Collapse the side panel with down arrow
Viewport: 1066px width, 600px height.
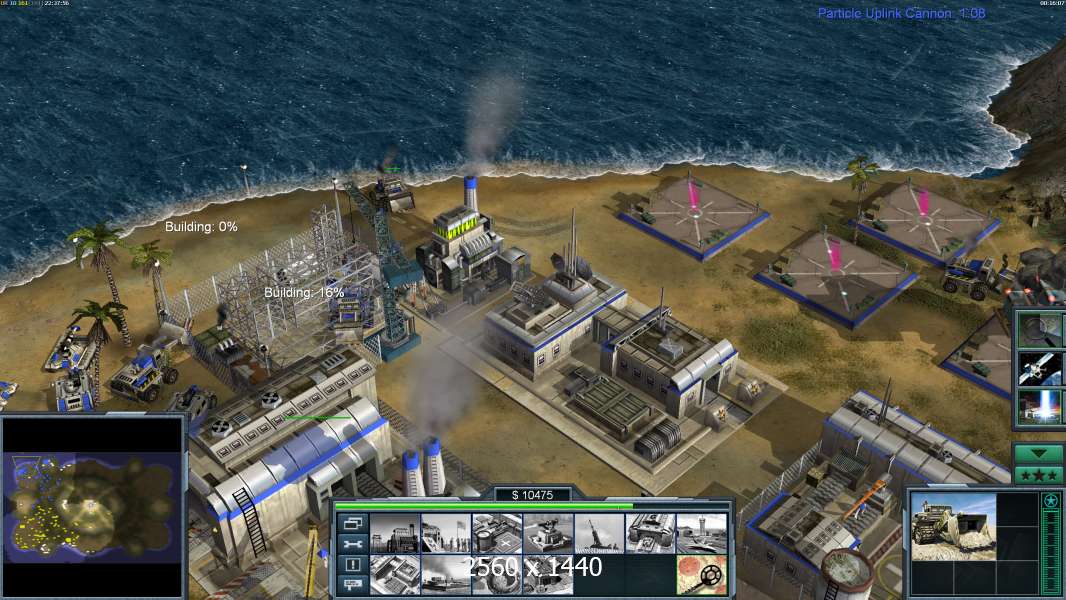[1038, 453]
